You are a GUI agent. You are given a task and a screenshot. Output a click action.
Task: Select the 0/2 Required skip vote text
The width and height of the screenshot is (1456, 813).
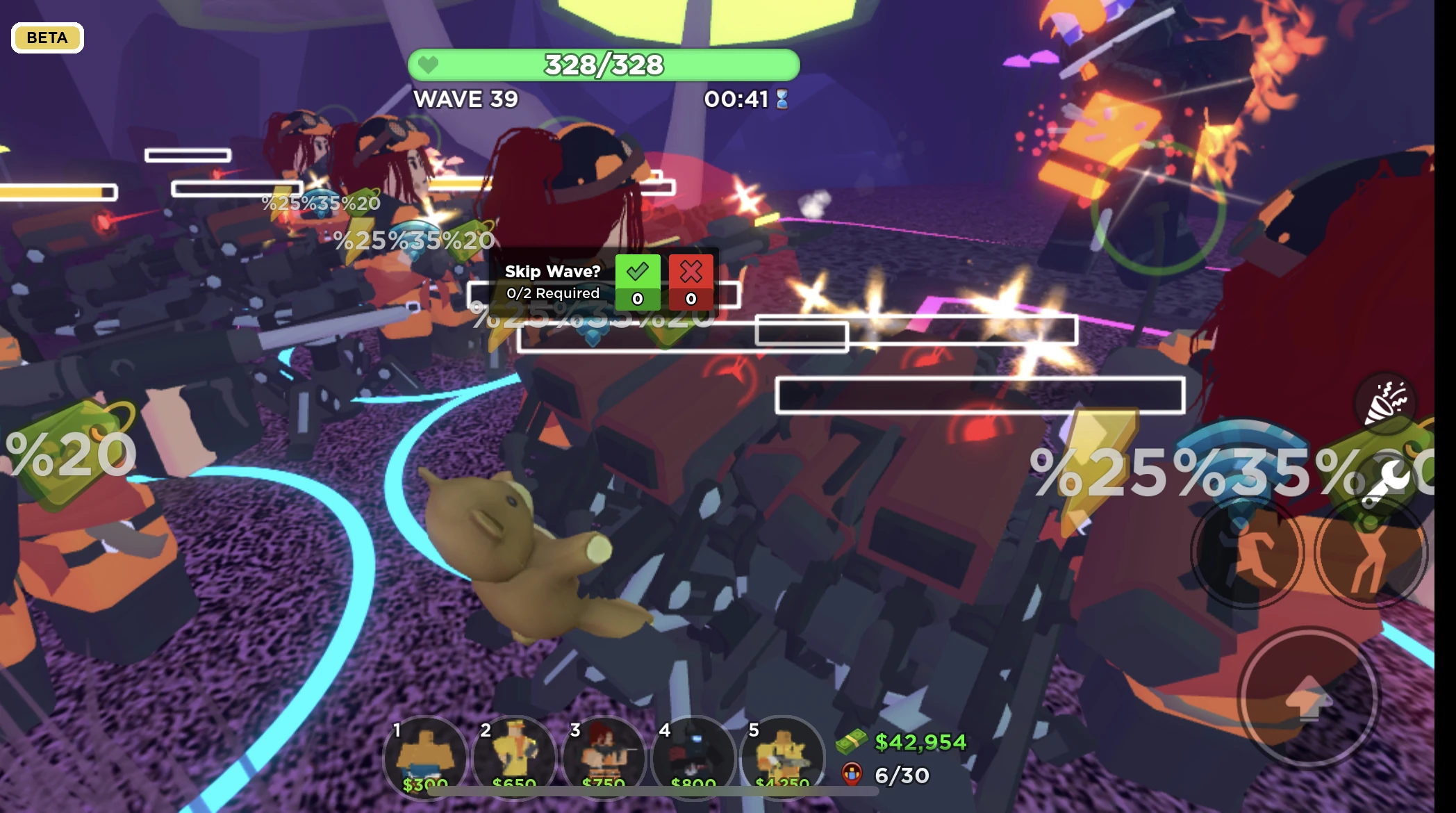click(x=552, y=293)
